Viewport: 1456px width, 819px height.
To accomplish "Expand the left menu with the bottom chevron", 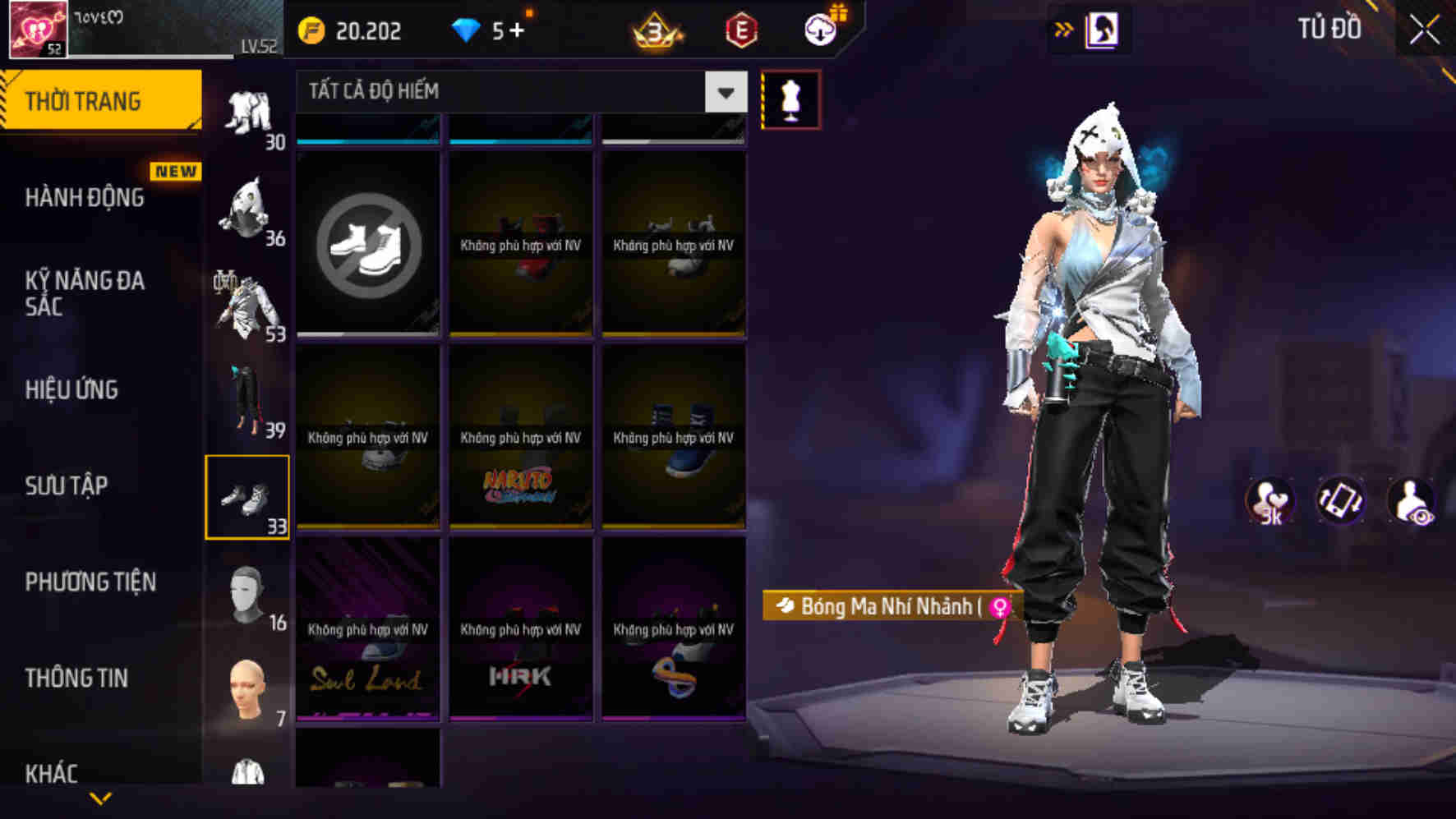I will click(100, 799).
